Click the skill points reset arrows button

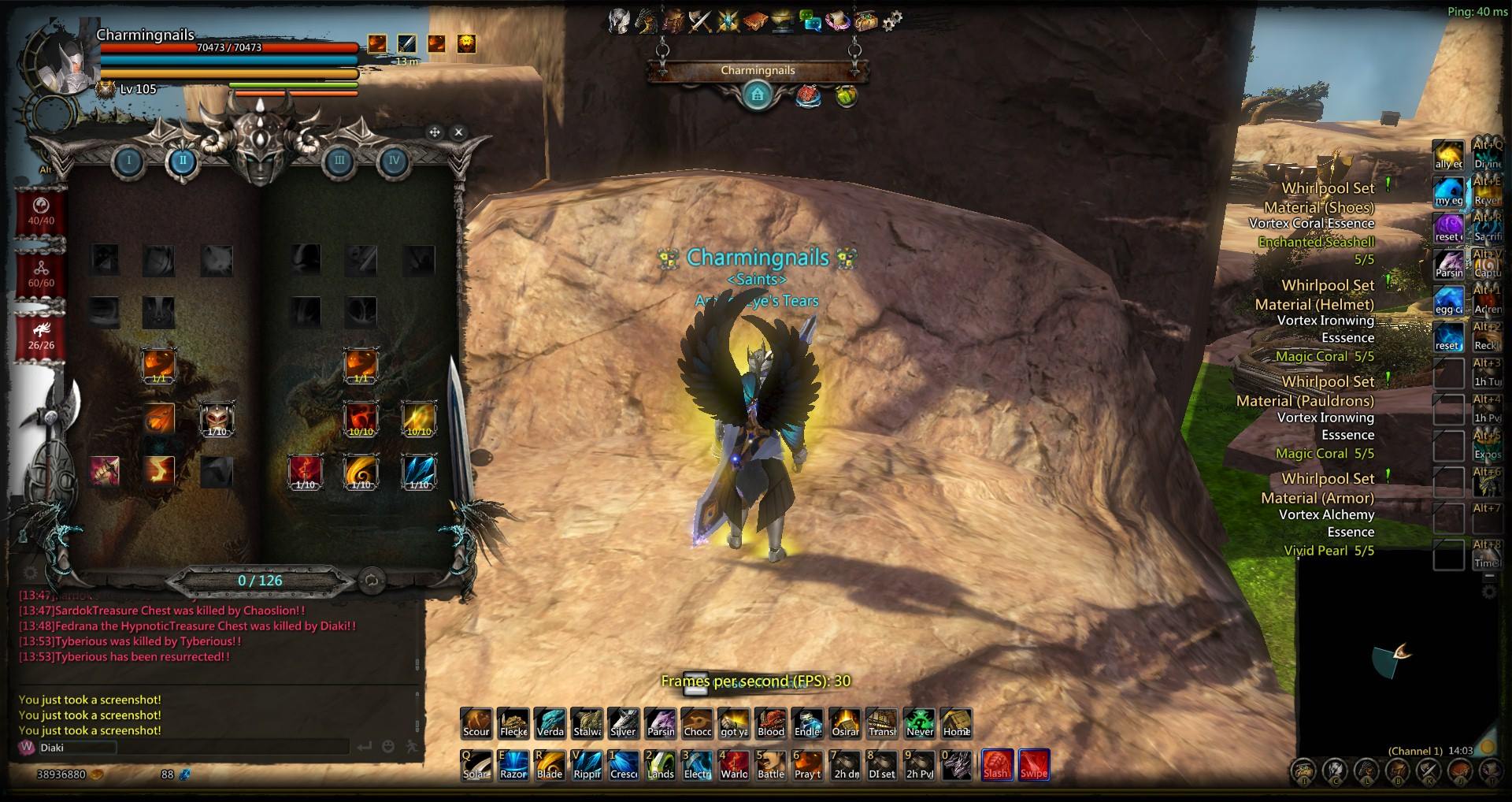point(371,581)
